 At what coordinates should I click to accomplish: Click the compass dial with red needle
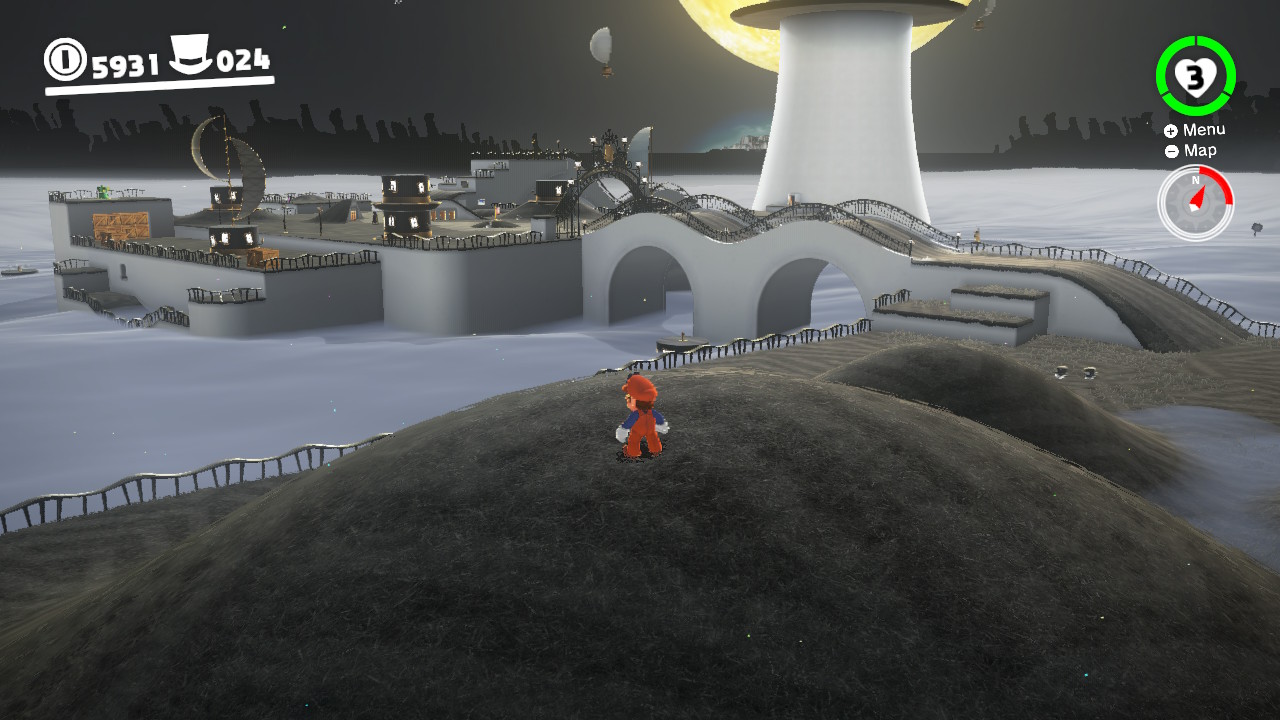1195,202
